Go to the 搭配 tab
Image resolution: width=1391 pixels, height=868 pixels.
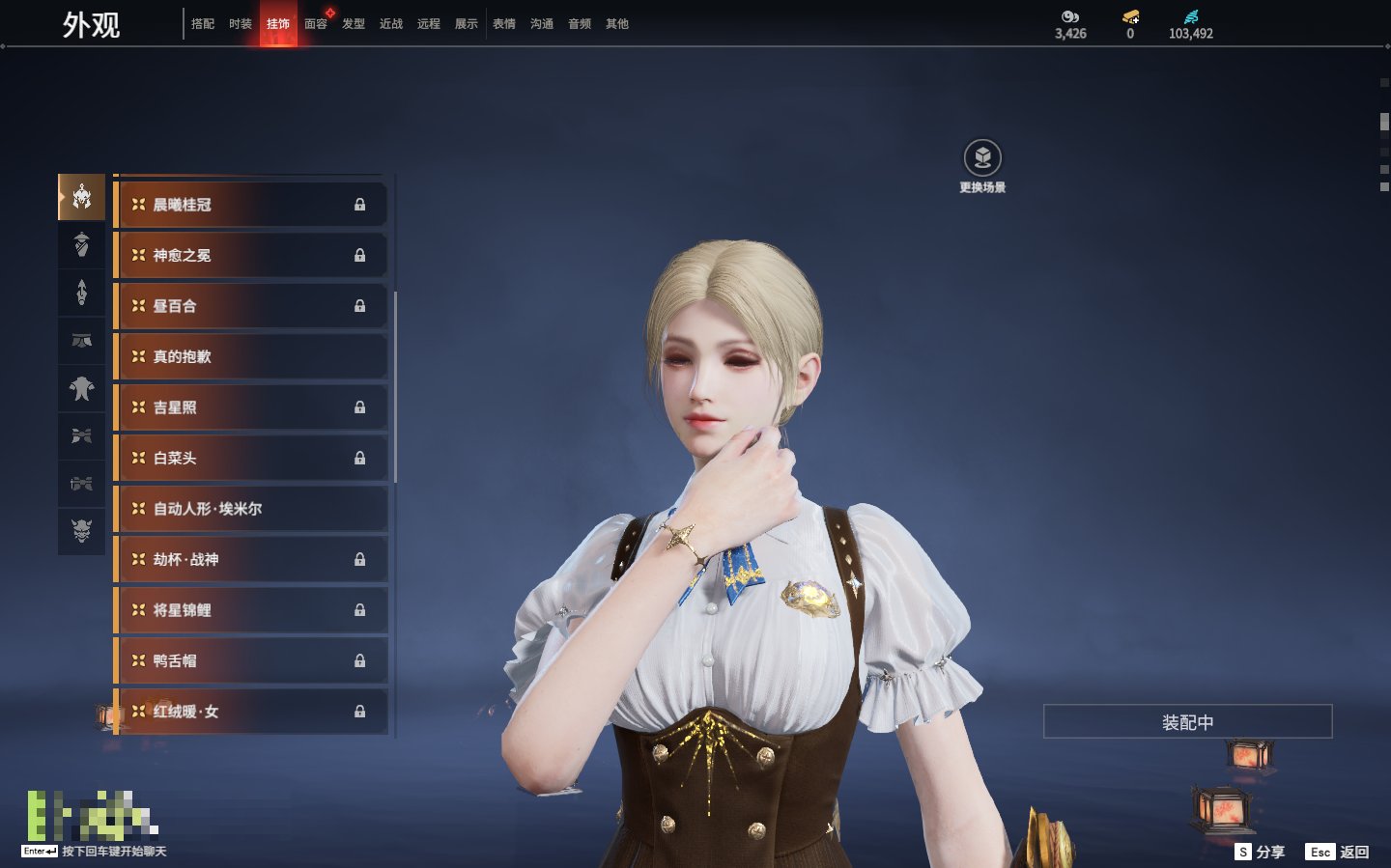click(x=203, y=24)
